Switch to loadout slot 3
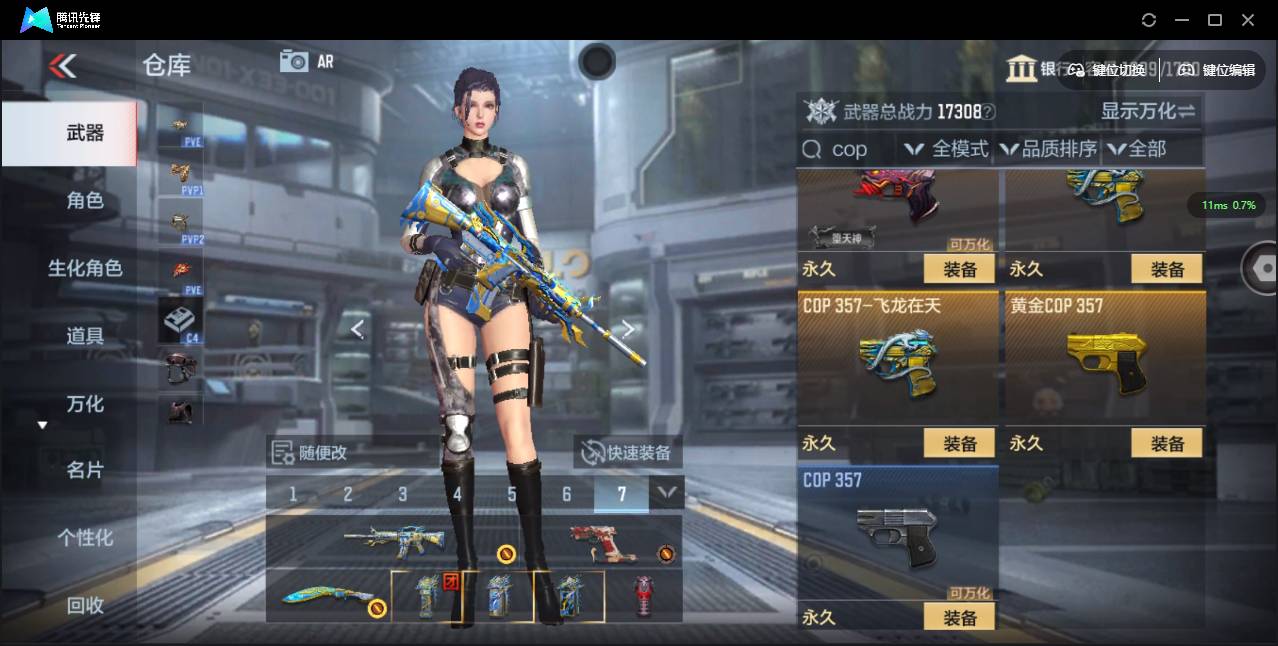Viewport: 1278px width, 646px height. tap(403, 494)
